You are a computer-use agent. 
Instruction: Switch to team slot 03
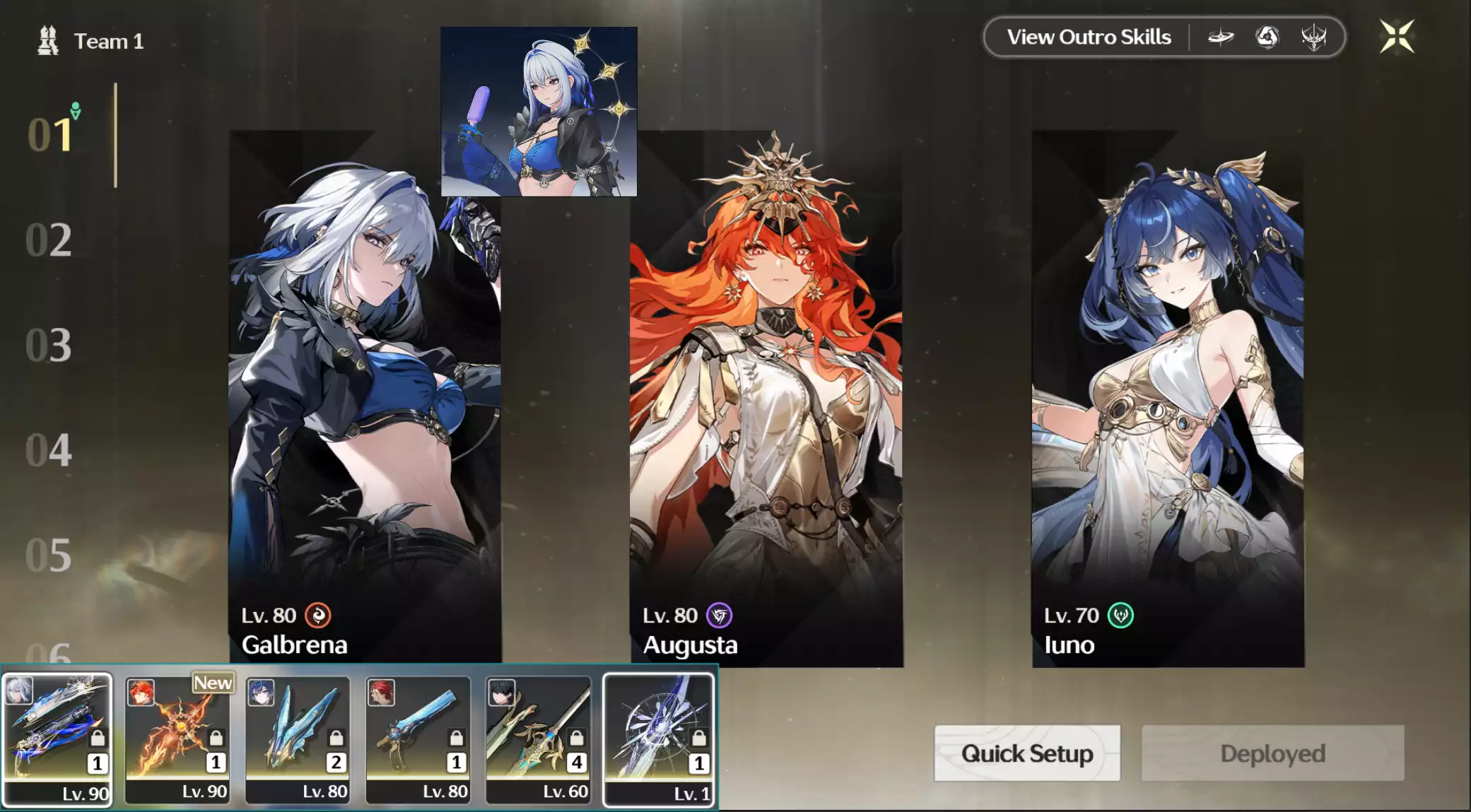pos(48,345)
